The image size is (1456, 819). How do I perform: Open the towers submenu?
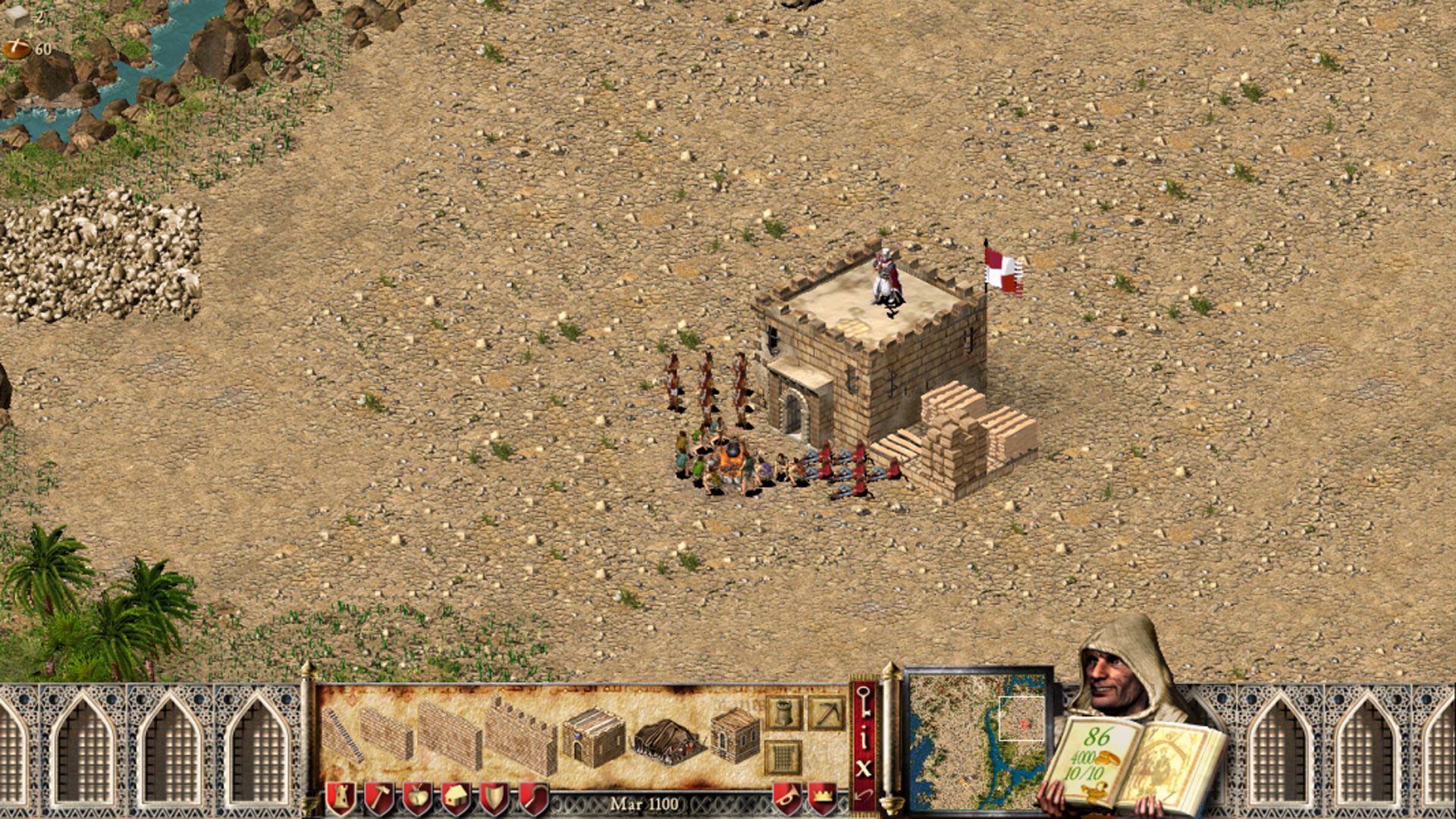tap(783, 714)
